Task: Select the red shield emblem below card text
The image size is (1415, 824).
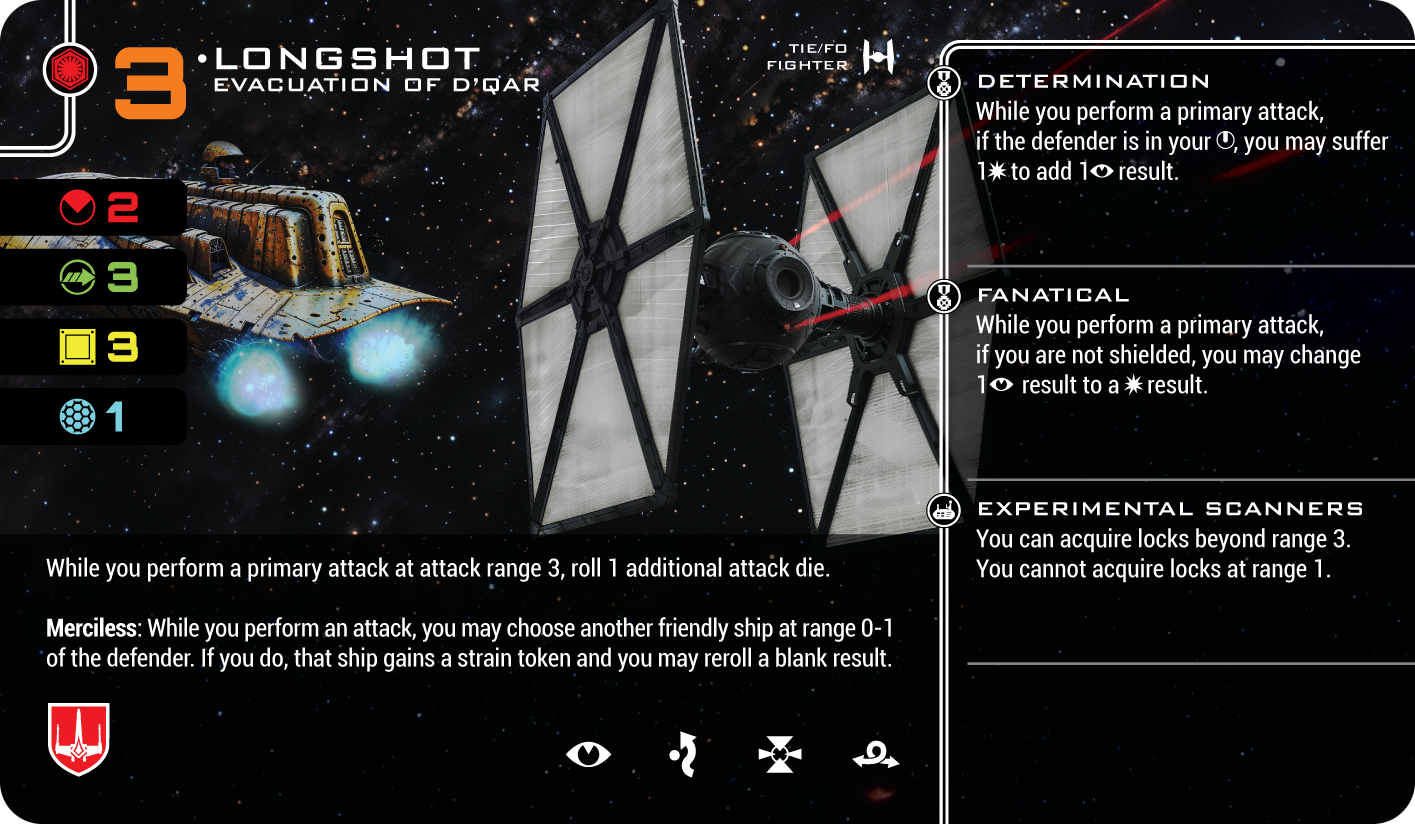Action: pos(78,739)
